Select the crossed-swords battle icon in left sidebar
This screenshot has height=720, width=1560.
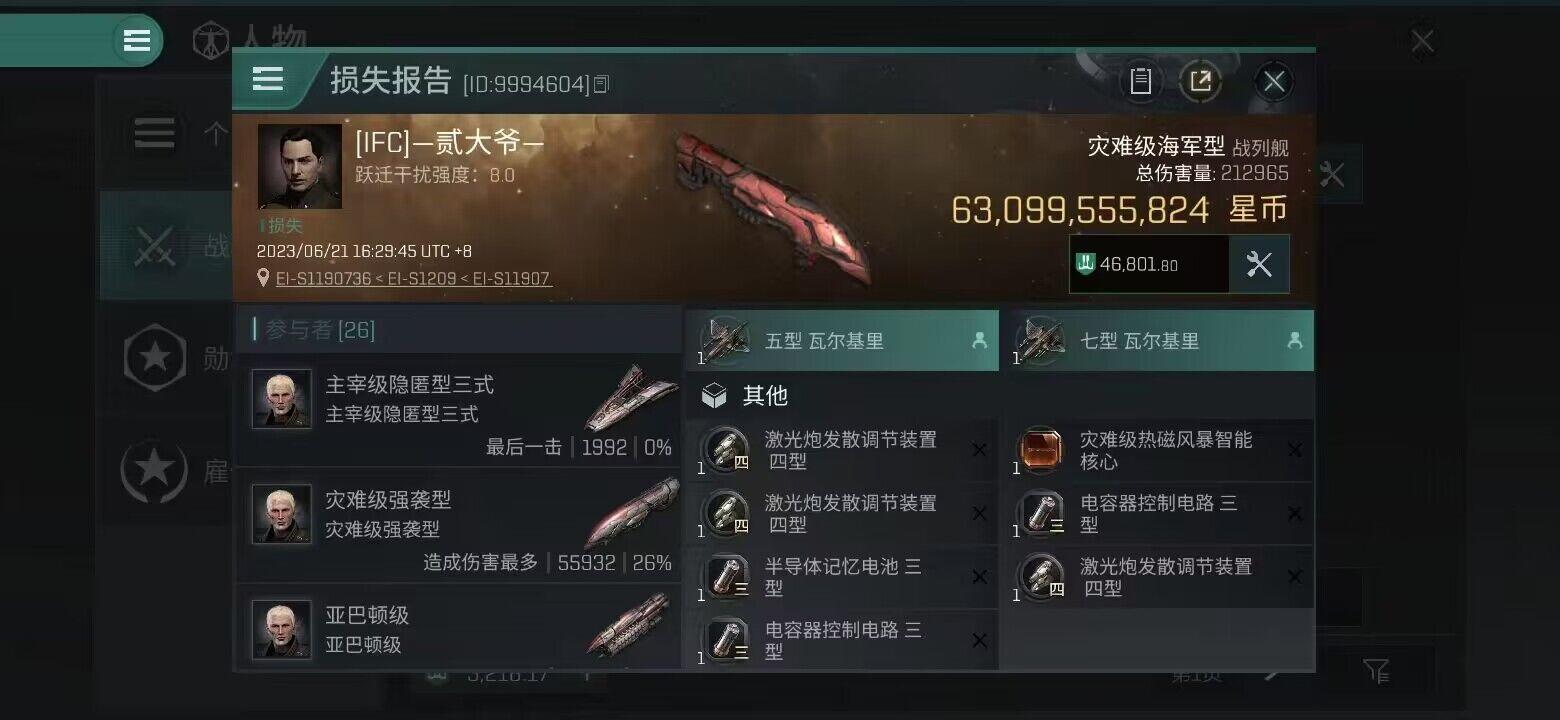[x=155, y=245]
